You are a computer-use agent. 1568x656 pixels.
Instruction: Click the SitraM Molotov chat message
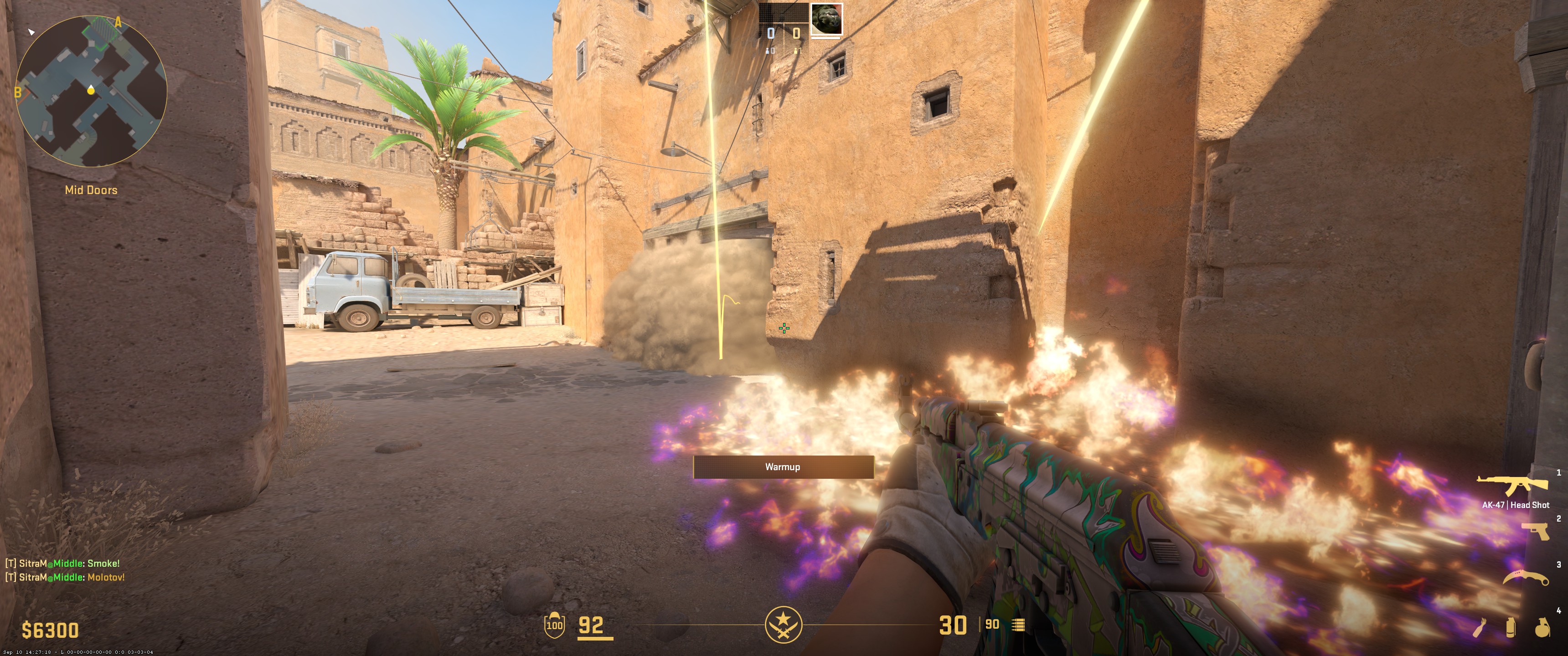(65, 577)
